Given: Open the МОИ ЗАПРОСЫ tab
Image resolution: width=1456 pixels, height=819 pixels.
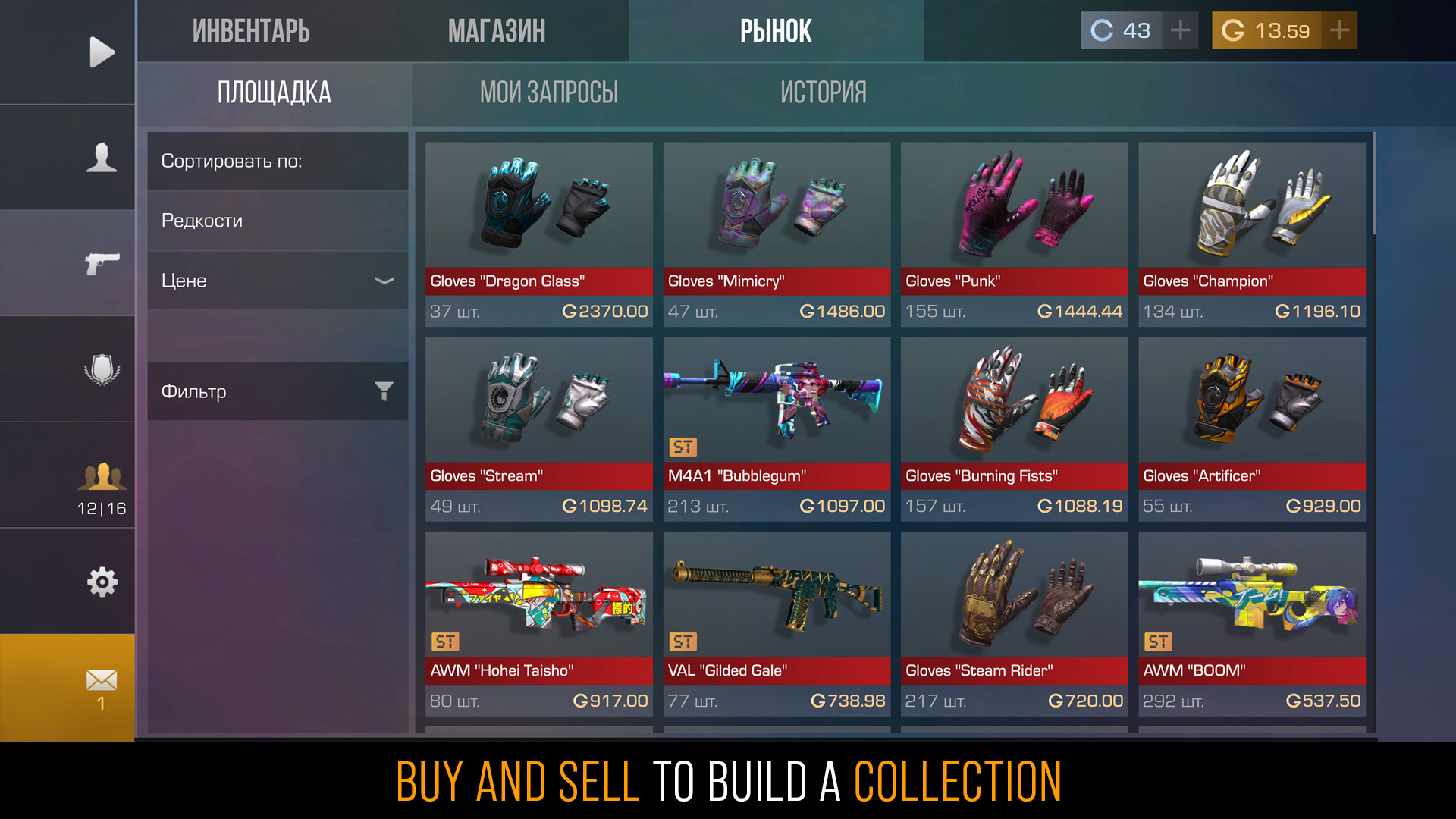Looking at the screenshot, I should tap(551, 93).
